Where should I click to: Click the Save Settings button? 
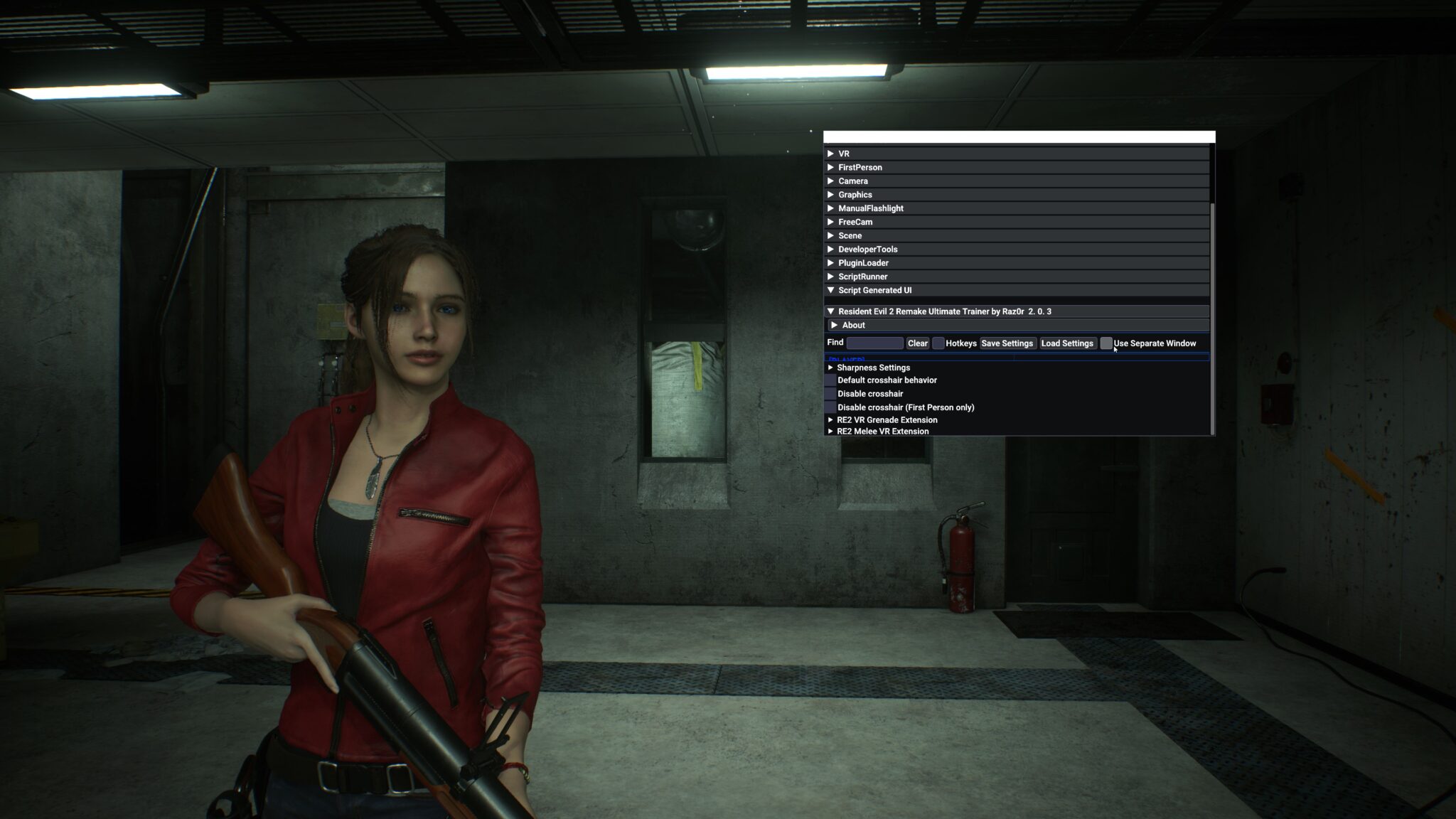pyautogui.click(x=1007, y=343)
